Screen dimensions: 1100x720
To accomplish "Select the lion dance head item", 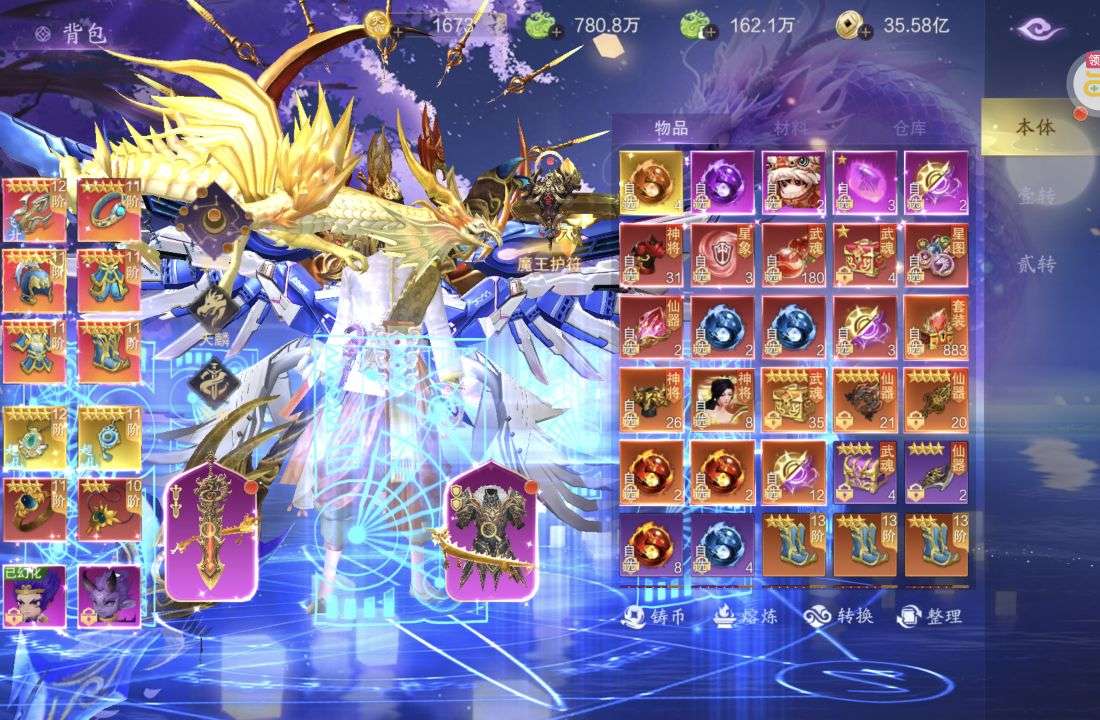I will 793,182.
